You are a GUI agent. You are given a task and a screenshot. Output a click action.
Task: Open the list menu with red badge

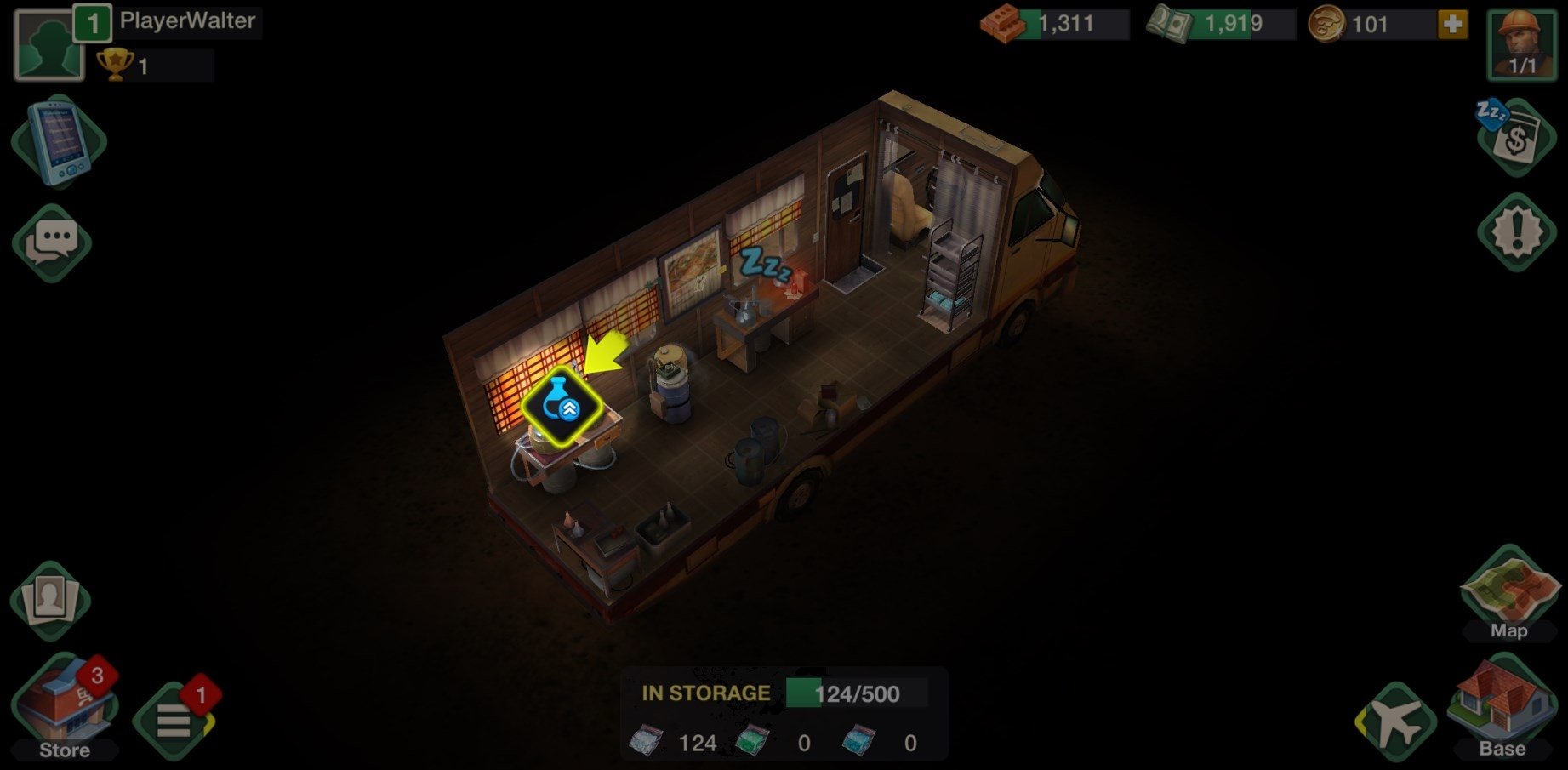tap(174, 722)
